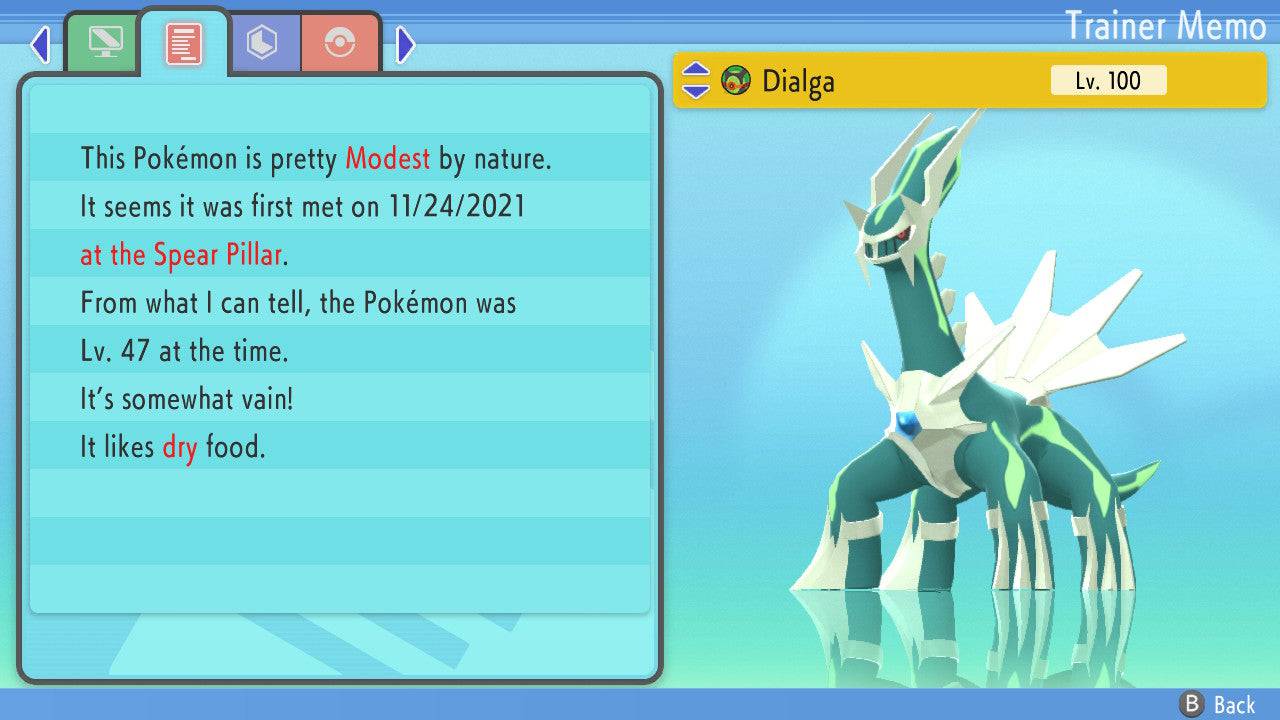Open the purple hexagon stats tab
This screenshot has width=1280, height=720.
263,41
